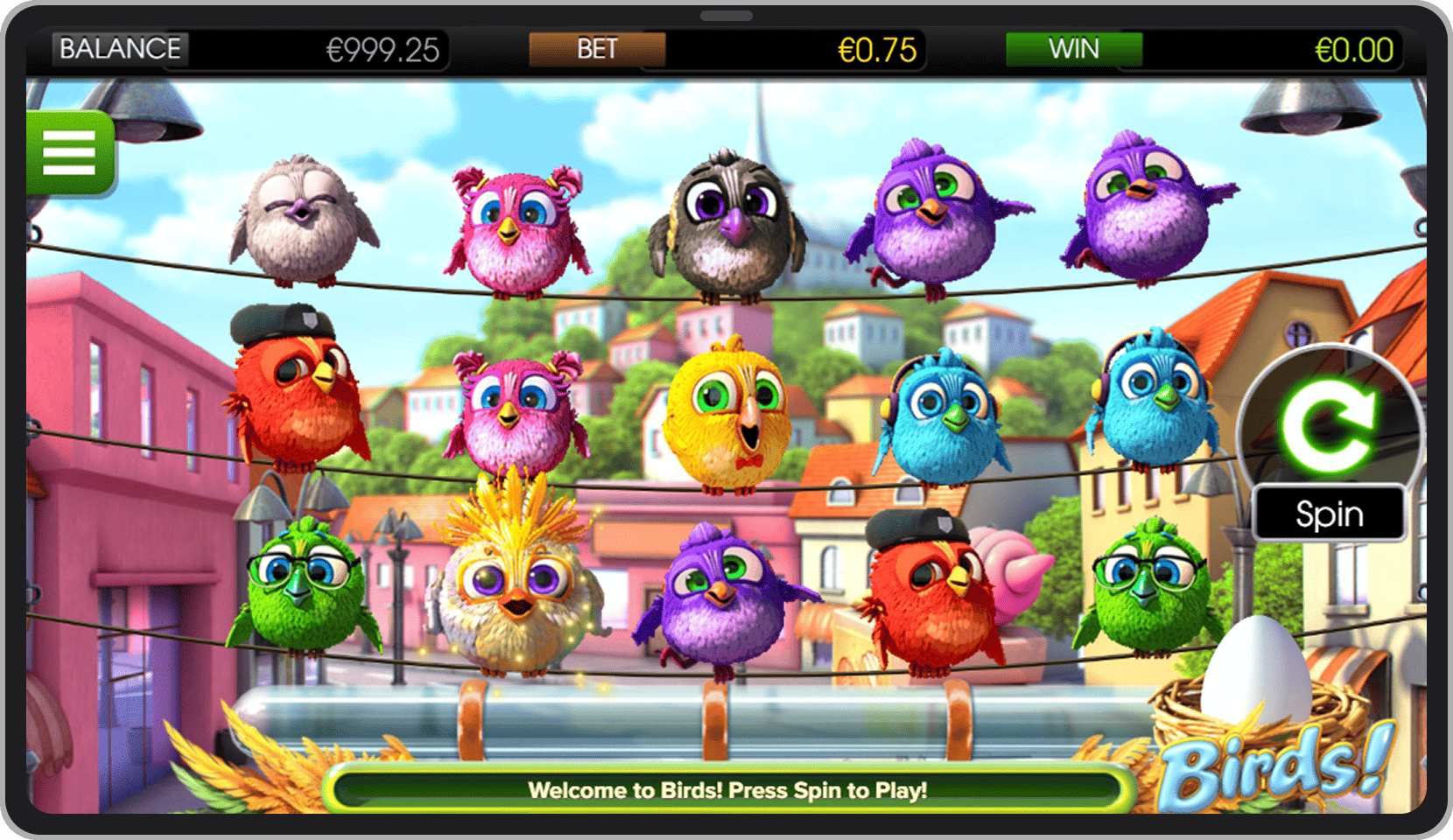
Task: Select the BET label to adjust bet
Action: tap(597, 49)
